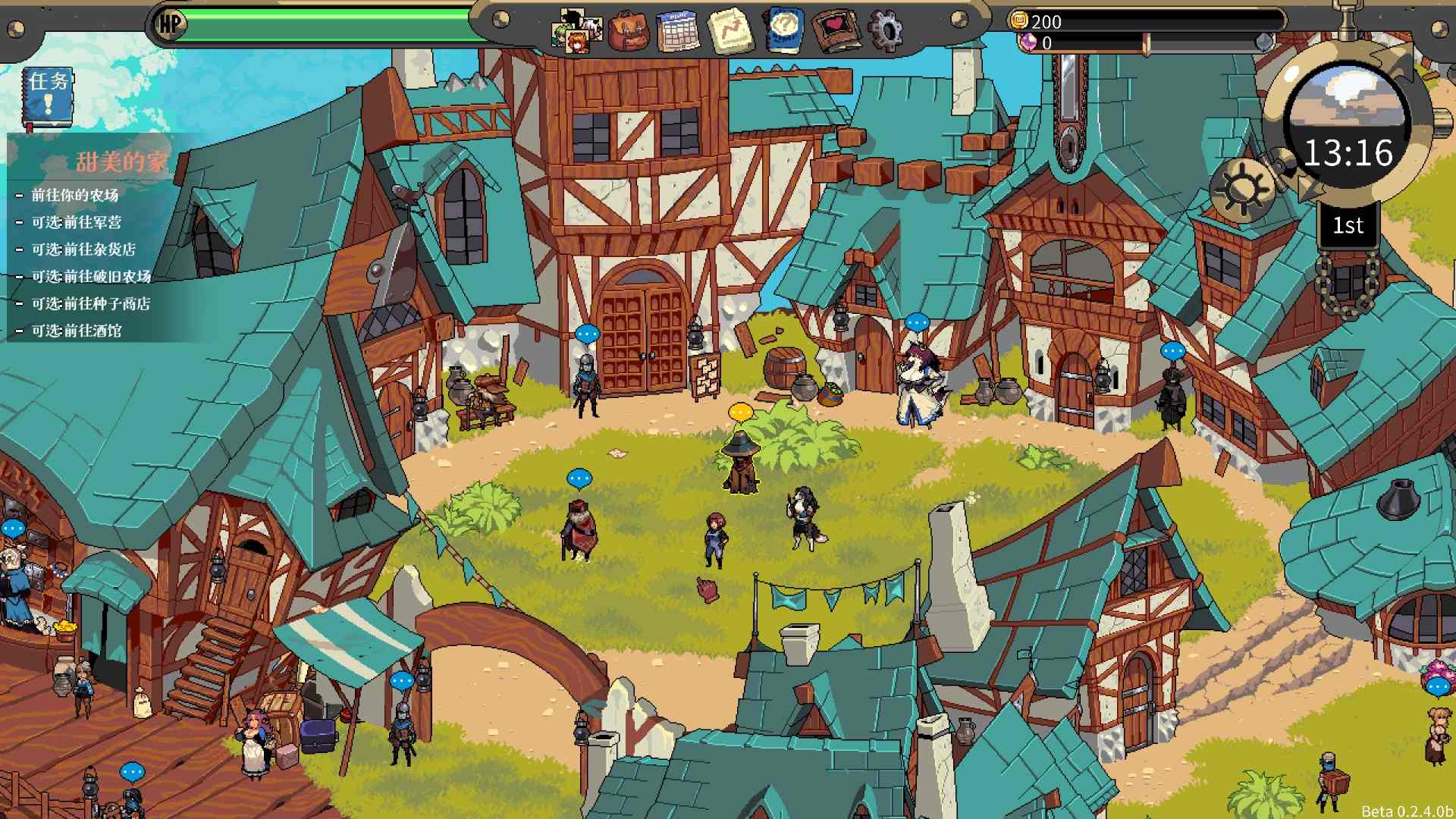Open the backpack inventory
This screenshot has height=819, width=1456.
pyautogui.click(x=629, y=31)
